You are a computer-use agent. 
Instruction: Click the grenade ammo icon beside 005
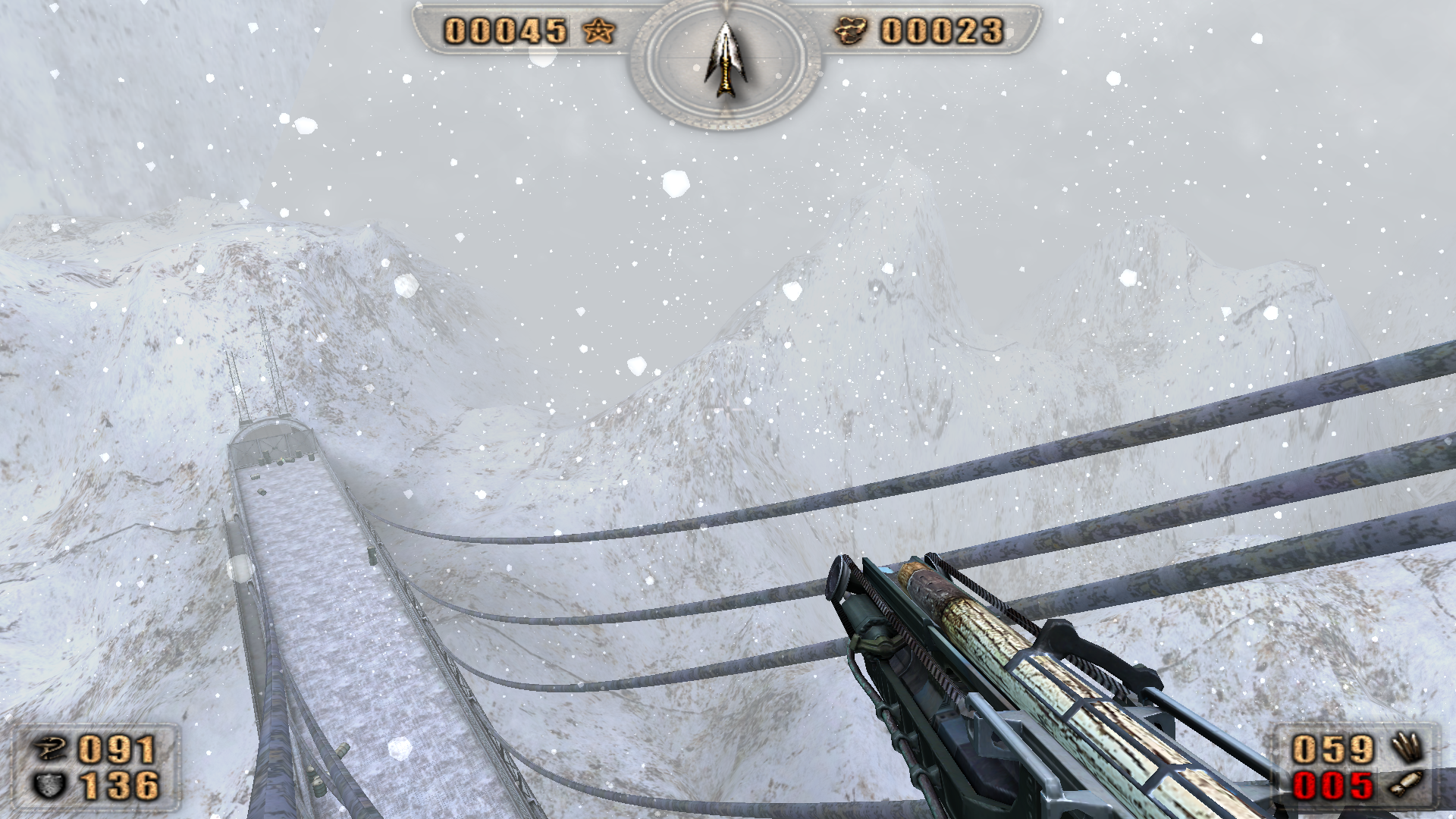(1407, 784)
